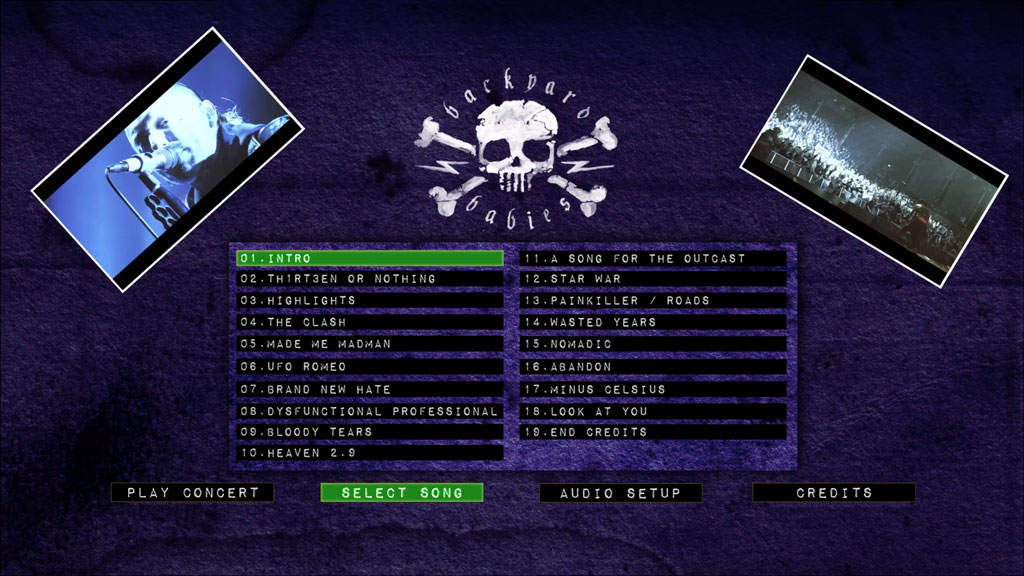Viewport: 1024px width, 576px height.
Task: Start the full concert with Play Concert
Action: pos(192,493)
